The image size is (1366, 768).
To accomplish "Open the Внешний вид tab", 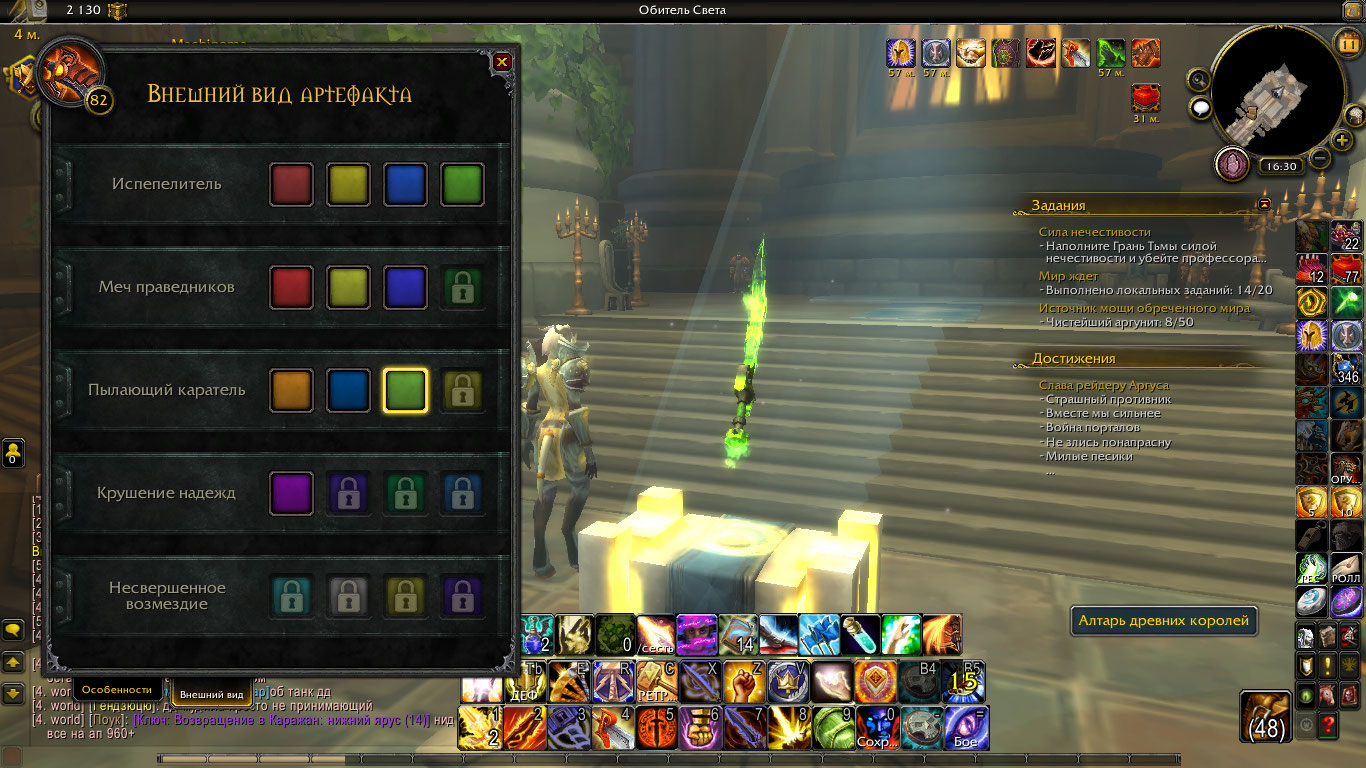I will pos(212,694).
